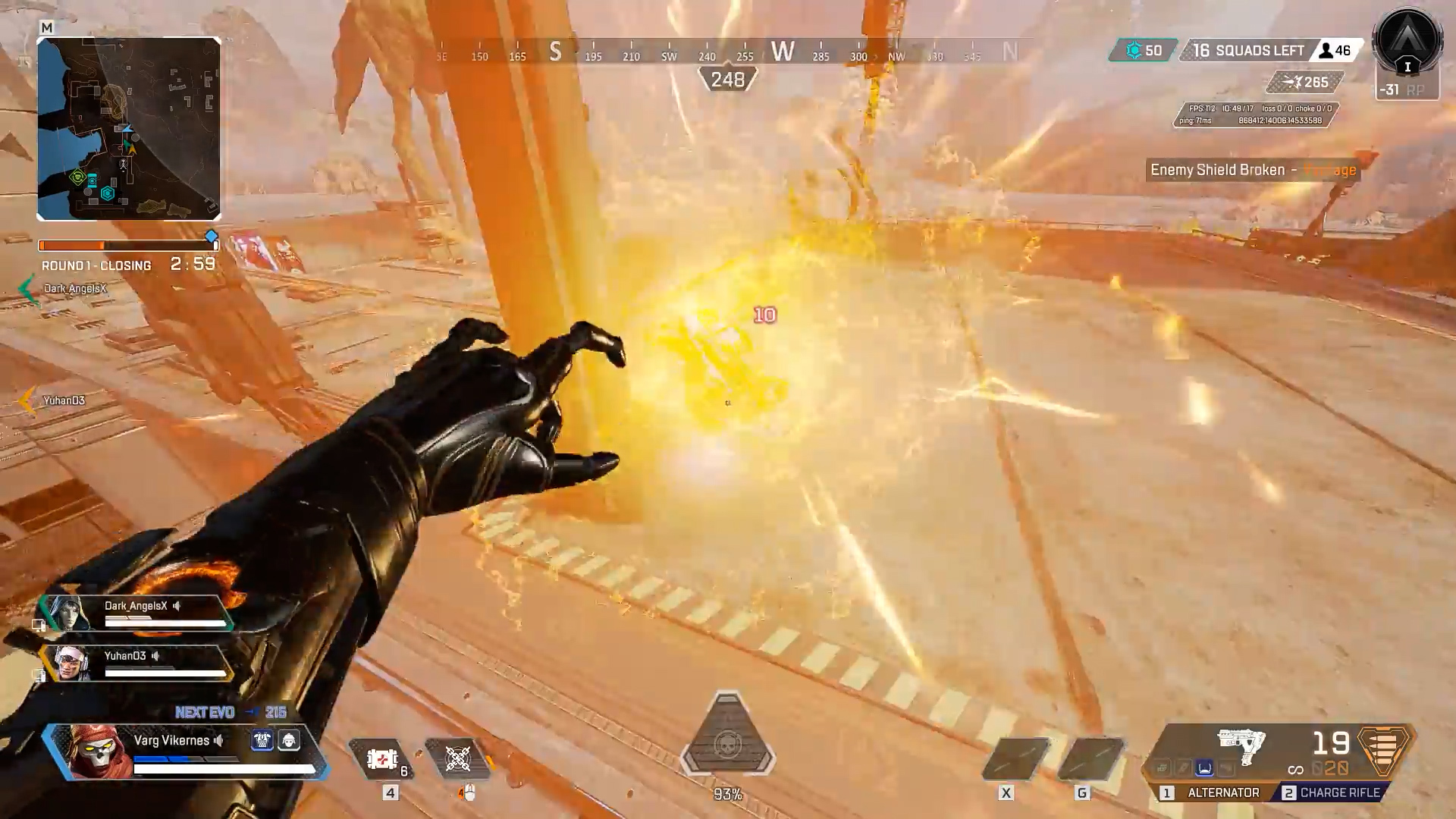This screenshot has width=1456, height=819.
Task: Use the med kit healing item
Action: click(382, 759)
